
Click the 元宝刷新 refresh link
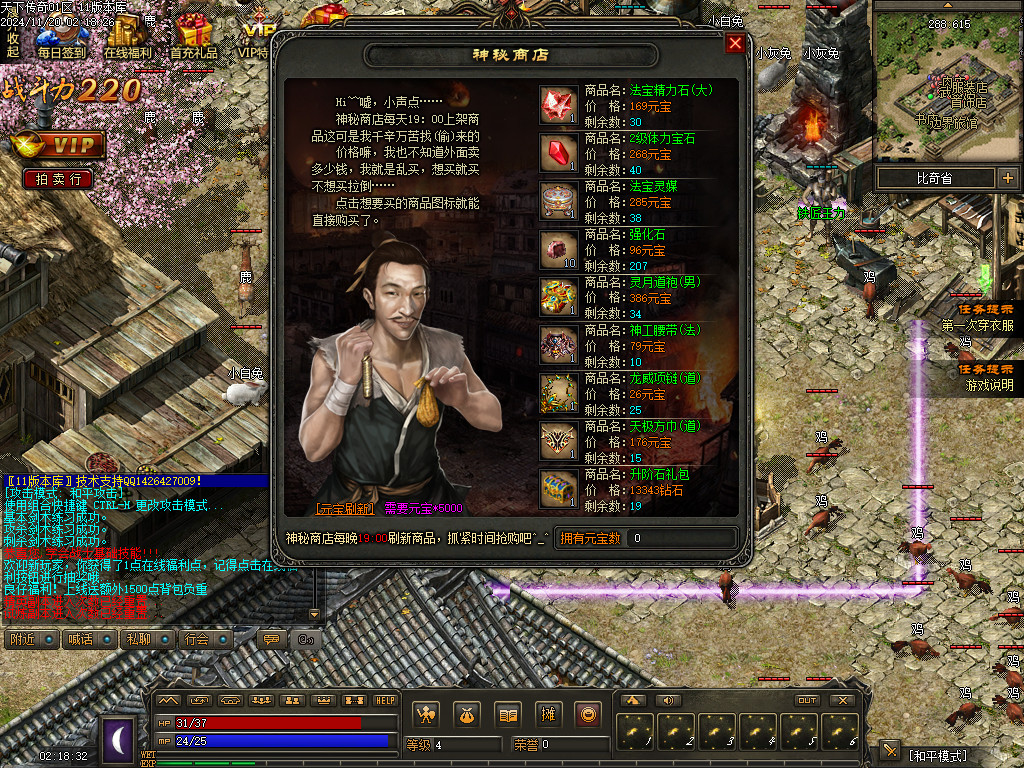pos(345,509)
